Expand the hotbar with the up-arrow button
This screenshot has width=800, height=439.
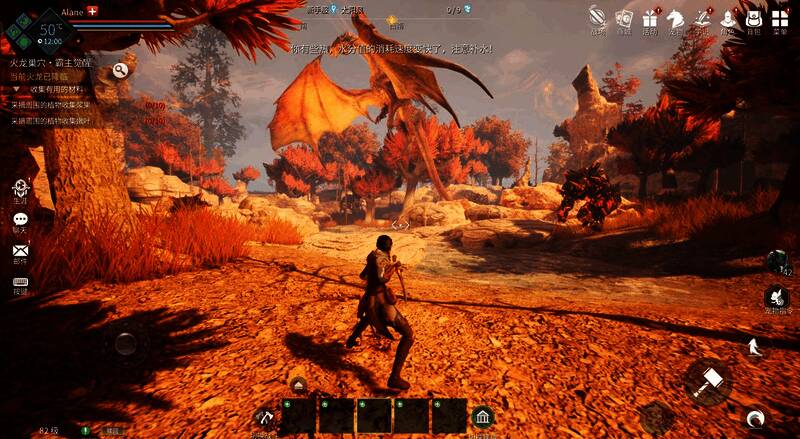click(298, 384)
